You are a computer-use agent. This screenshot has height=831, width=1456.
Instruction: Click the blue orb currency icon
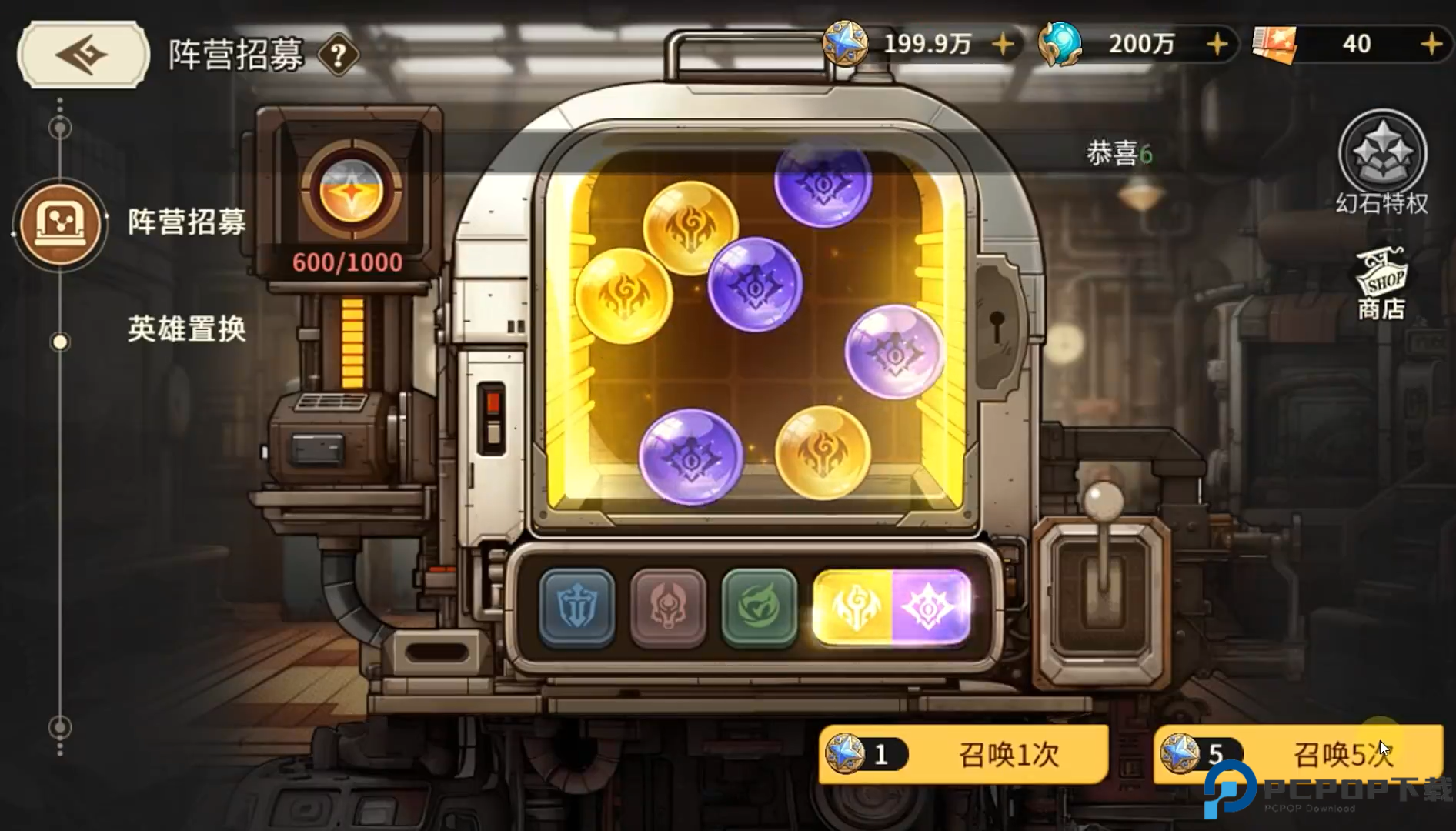click(1061, 44)
